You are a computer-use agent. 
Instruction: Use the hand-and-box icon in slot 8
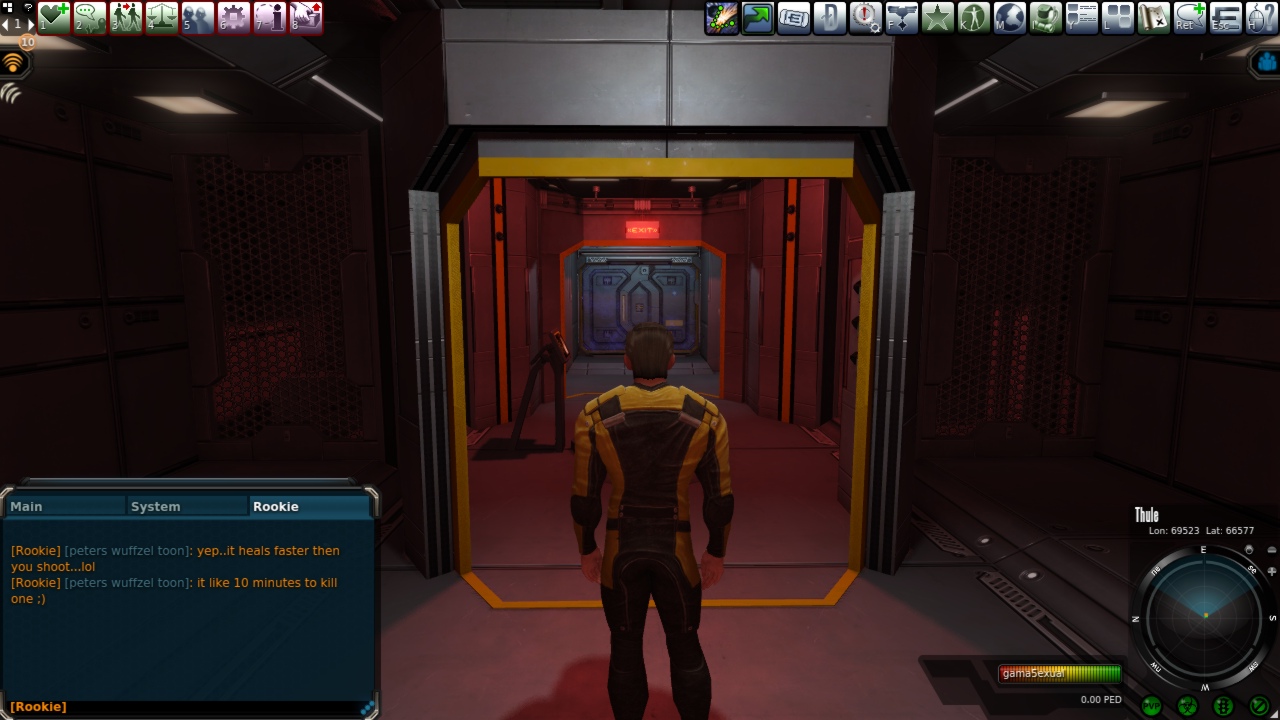(306, 17)
